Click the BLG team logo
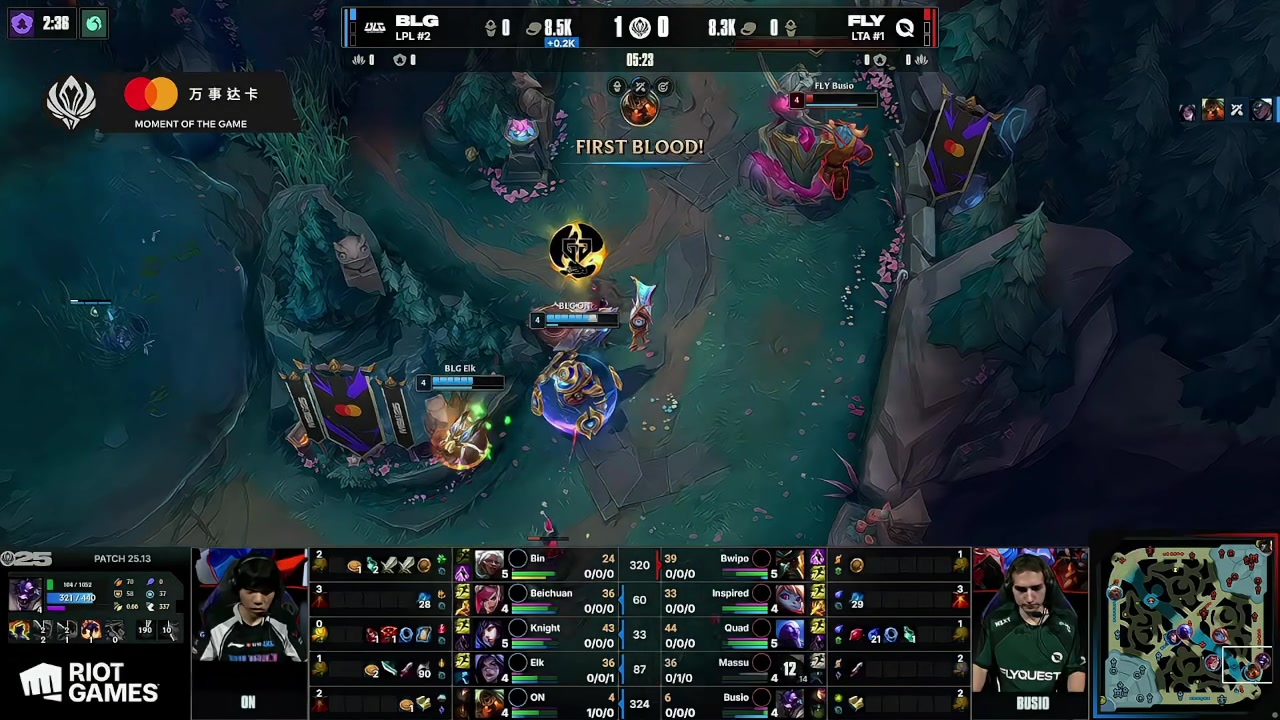 pyautogui.click(x=375, y=27)
